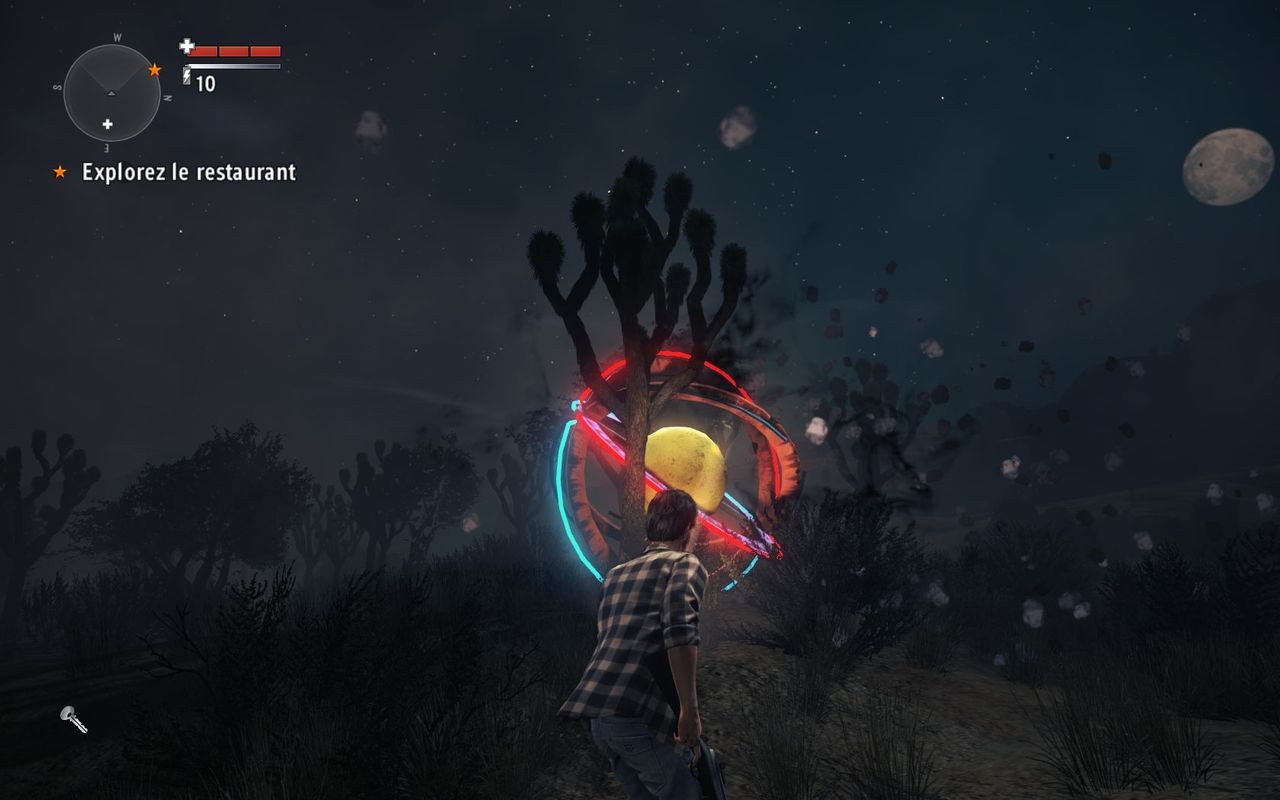Select the battery charge icon
1280x800 pixels.
pos(187,76)
